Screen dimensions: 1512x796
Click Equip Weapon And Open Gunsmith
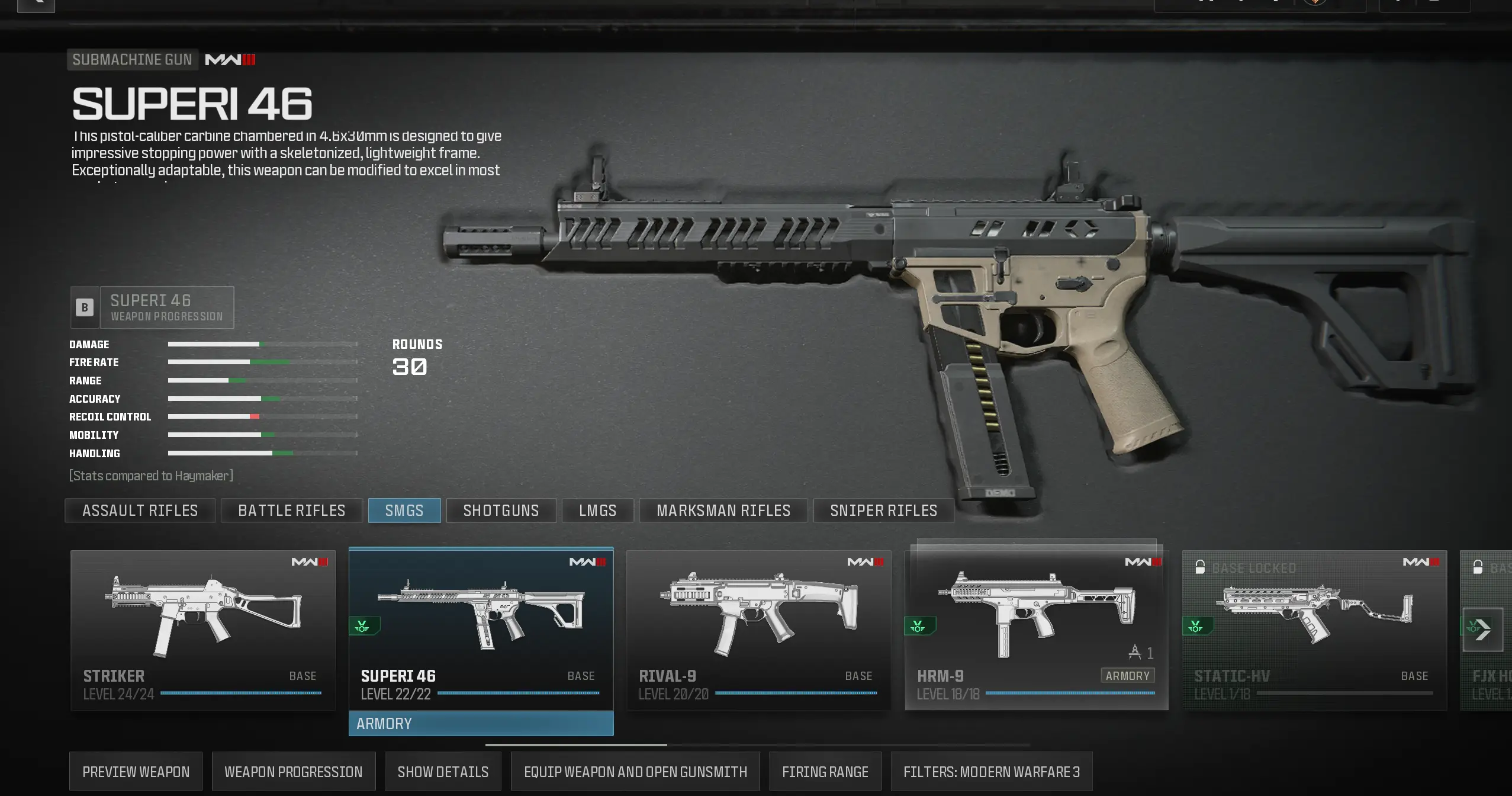[635, 771]
